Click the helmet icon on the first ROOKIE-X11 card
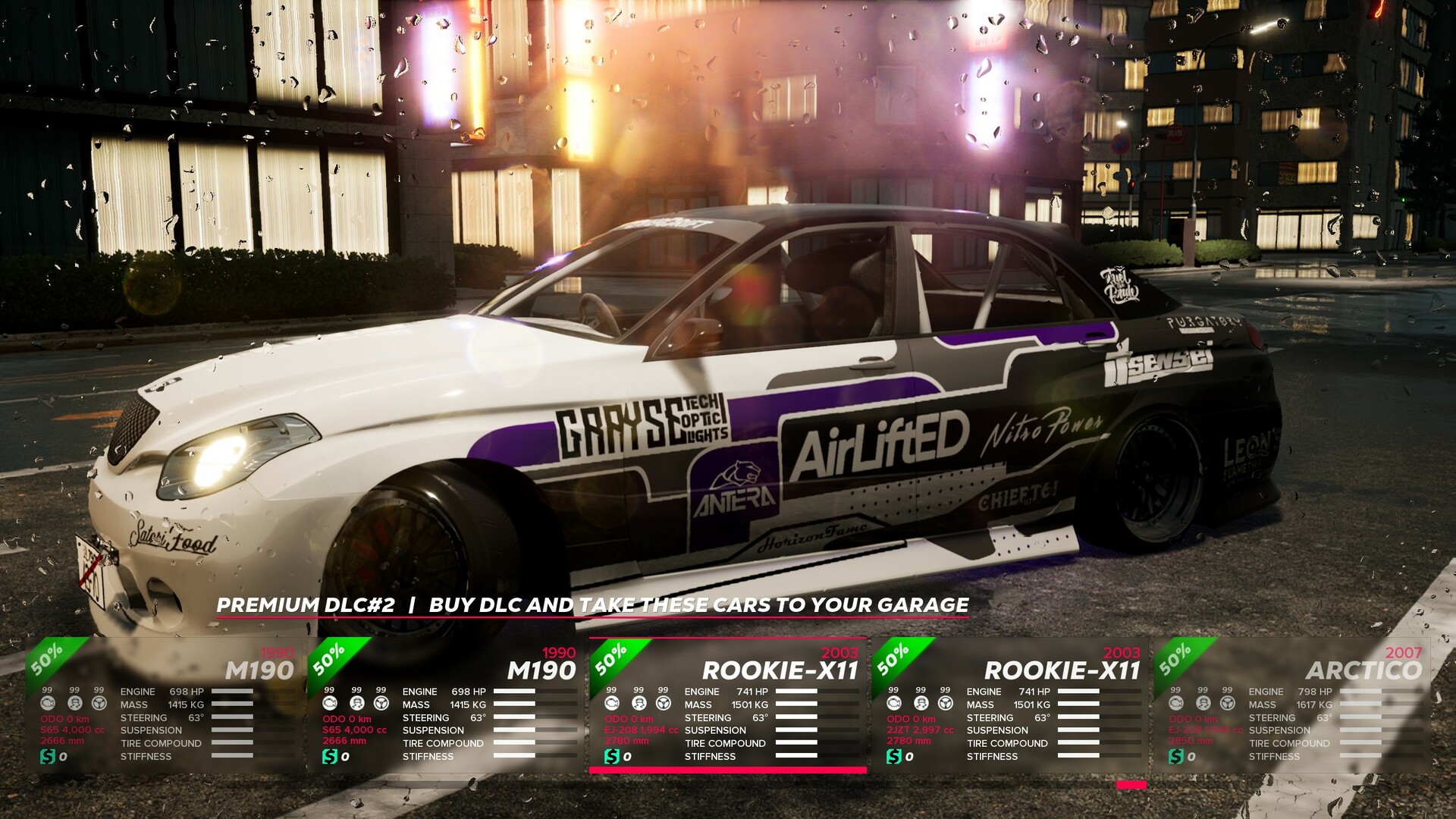Viewport: 1456px width, 819px height. (x=641, y=704)
